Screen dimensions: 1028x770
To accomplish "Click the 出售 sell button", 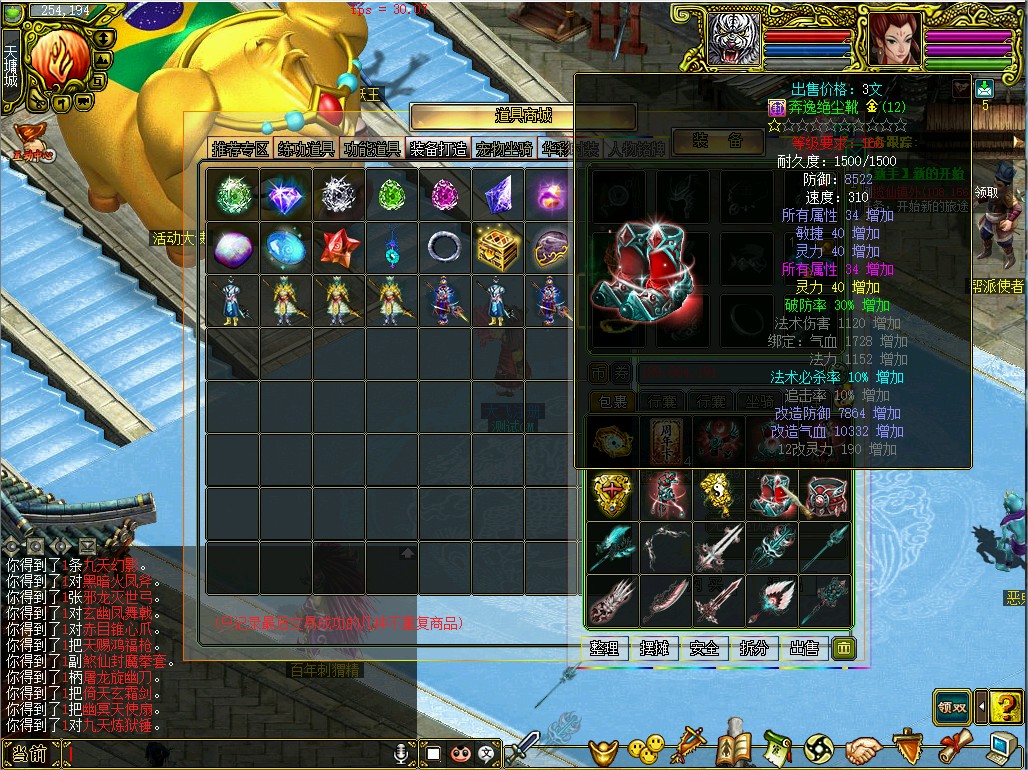I will click(x=804, y=648).
